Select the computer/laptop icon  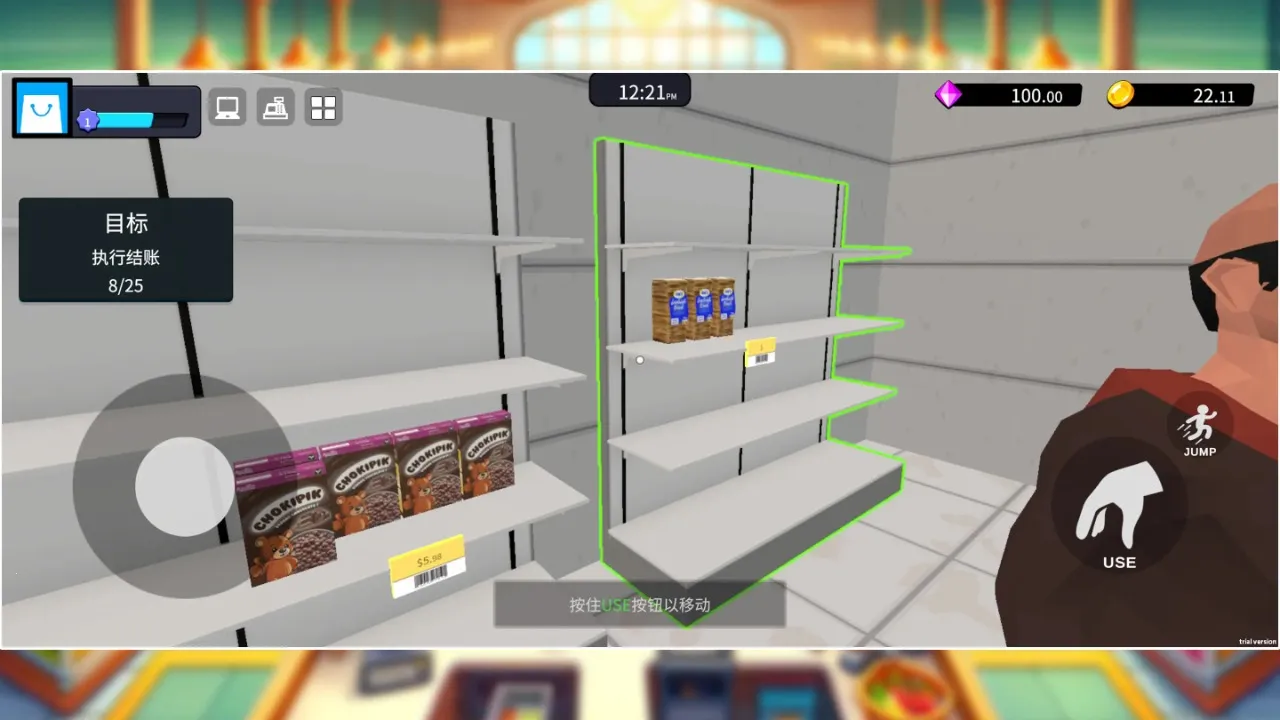225,106
